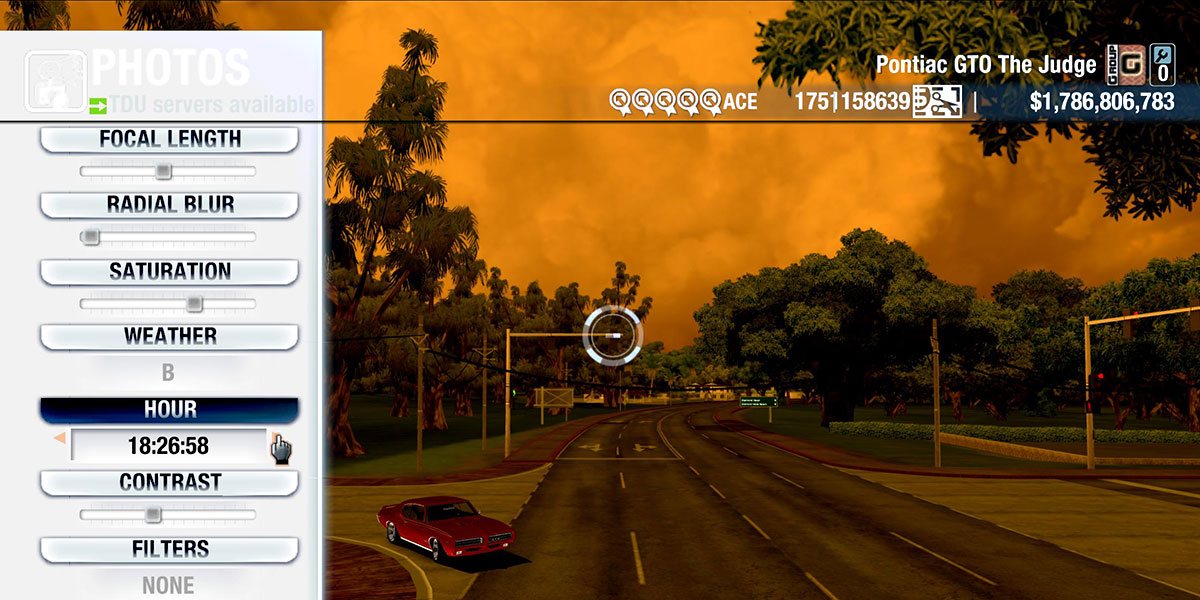Click the Saturation slider handle

coord(194,303)
